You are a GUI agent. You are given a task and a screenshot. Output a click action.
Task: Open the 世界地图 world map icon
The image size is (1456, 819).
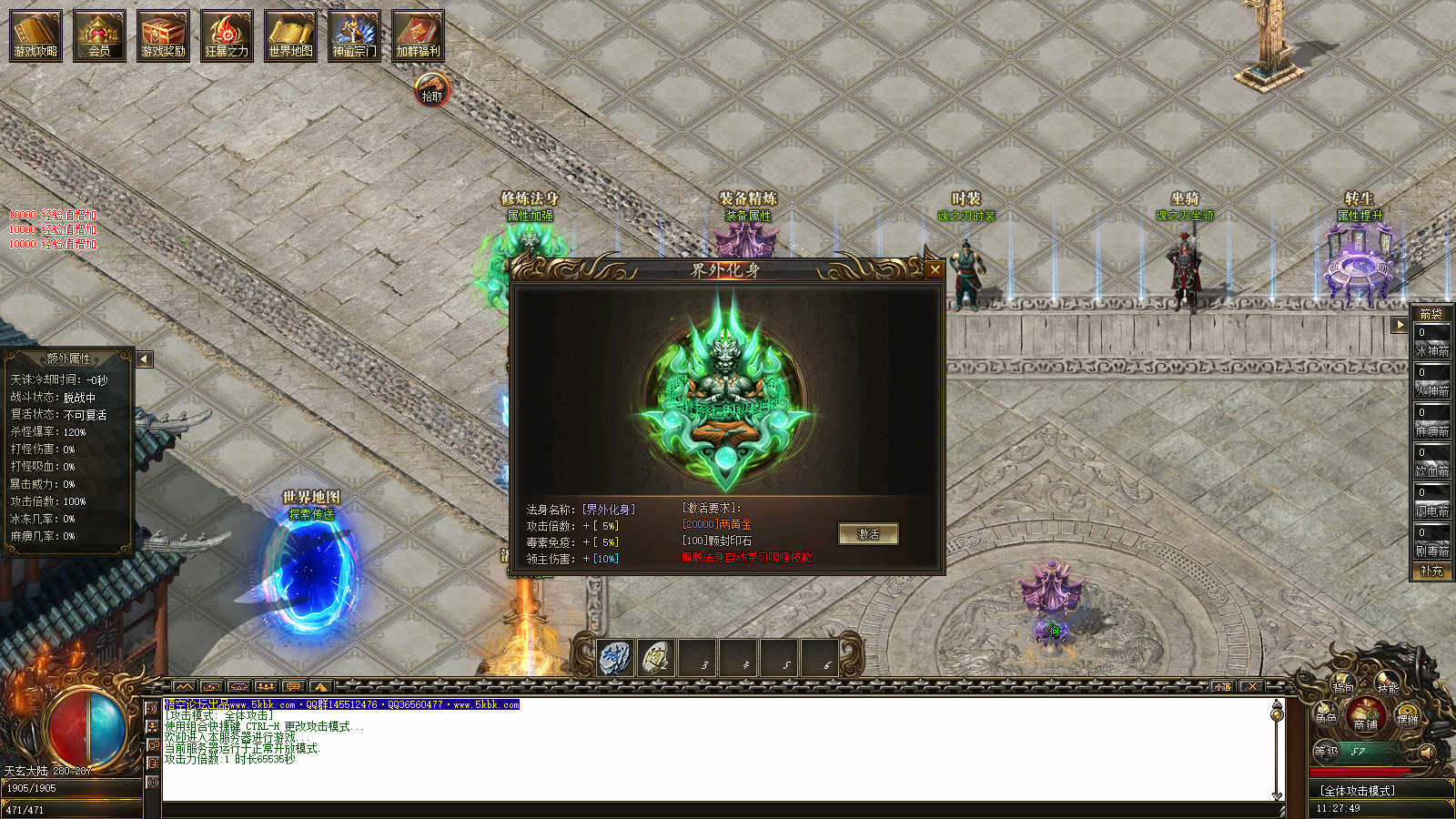click(290, 35)
